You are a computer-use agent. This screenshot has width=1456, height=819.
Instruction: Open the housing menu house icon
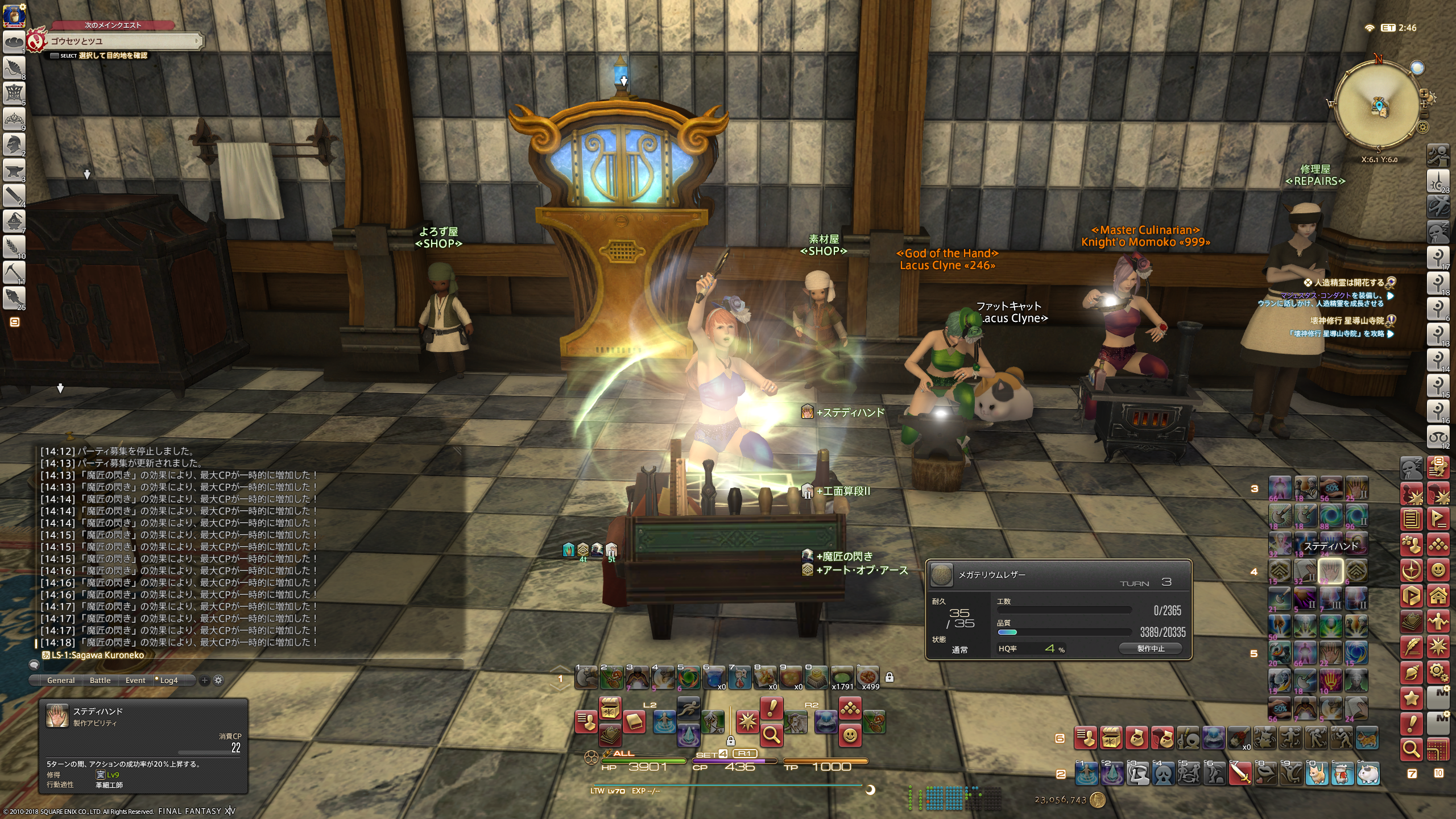pos(1438,596)
